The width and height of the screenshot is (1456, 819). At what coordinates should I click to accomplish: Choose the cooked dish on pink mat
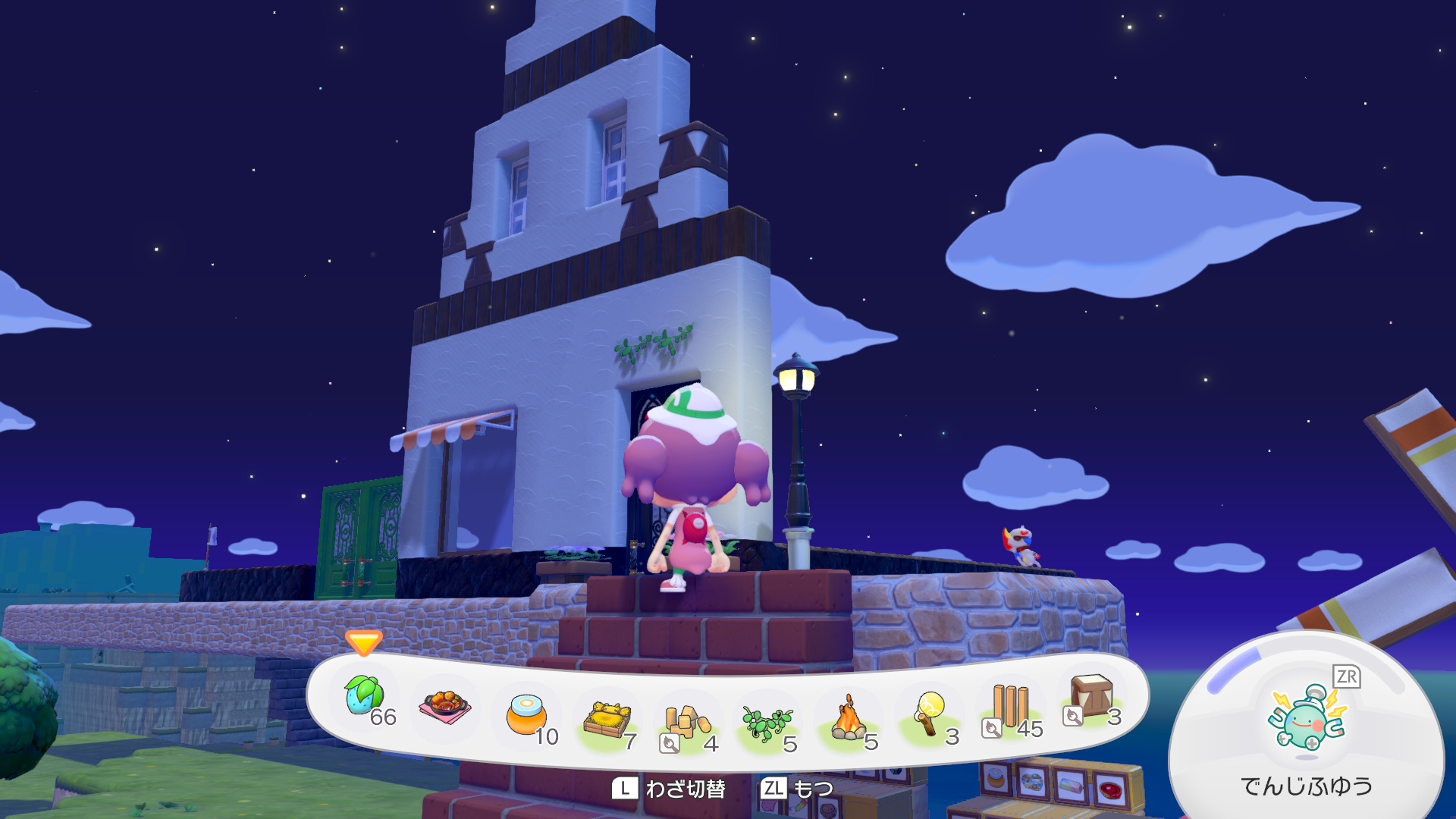(x=445, y=707)
